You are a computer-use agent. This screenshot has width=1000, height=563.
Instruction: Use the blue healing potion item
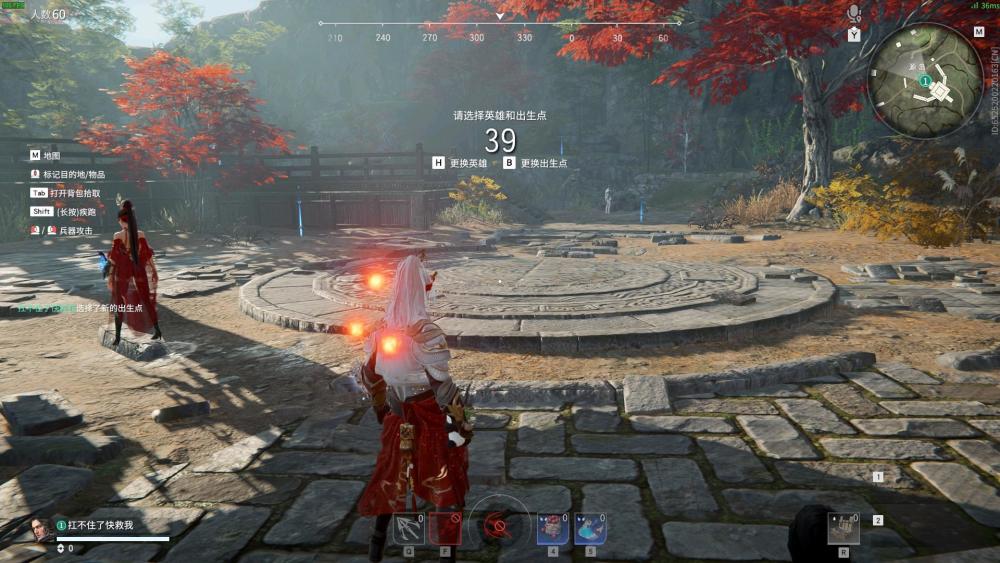pyautogui.click(x=590, y=527)
